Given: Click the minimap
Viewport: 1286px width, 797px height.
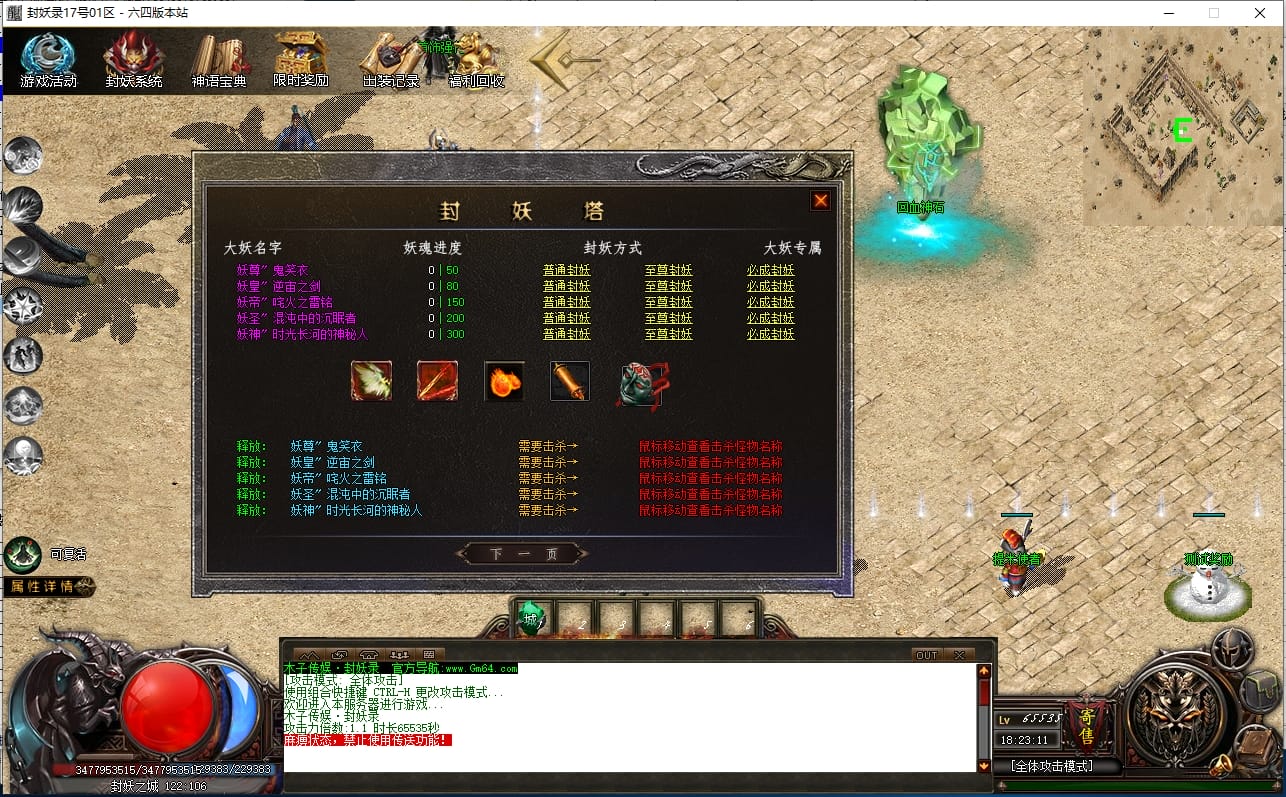Looking at the screenshot, I should [1182, 127].
